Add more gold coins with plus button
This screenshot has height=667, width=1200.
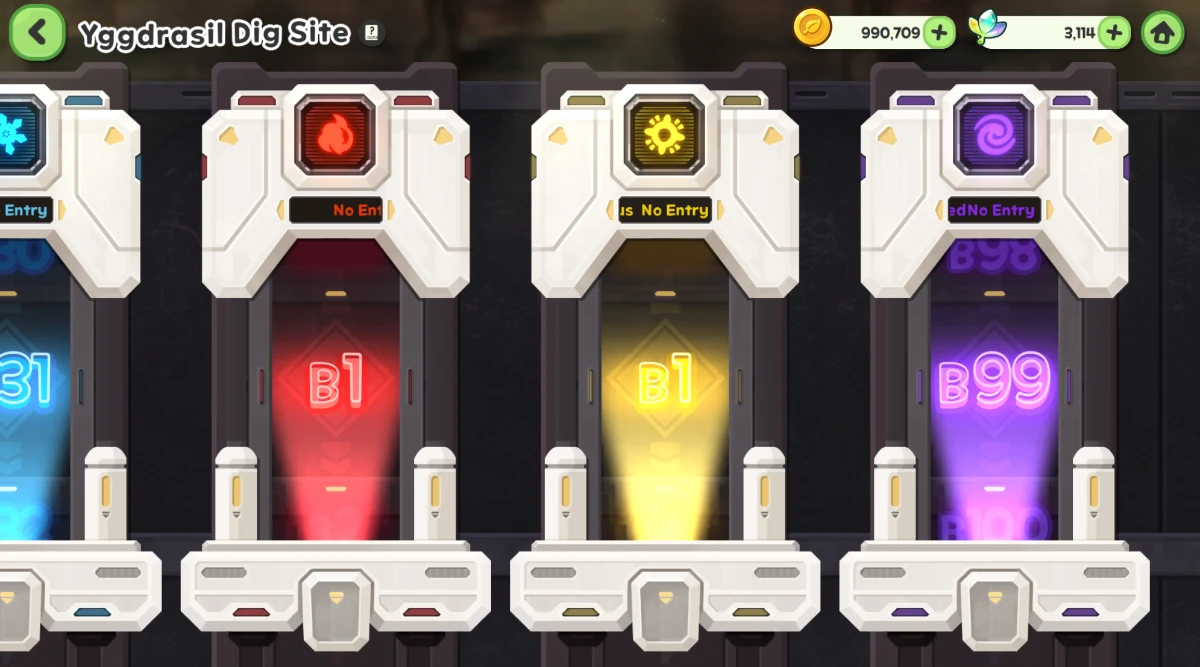[x=938, y=32]
